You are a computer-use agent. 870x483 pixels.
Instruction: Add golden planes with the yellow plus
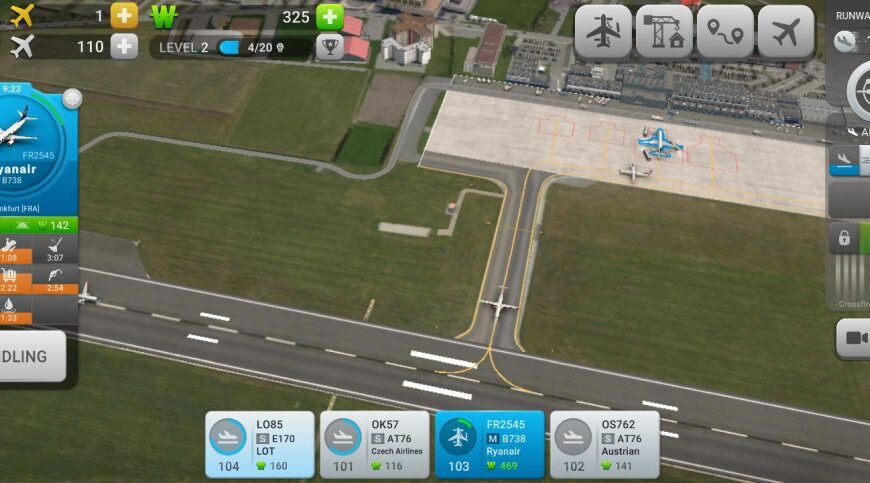click(124, 16)
